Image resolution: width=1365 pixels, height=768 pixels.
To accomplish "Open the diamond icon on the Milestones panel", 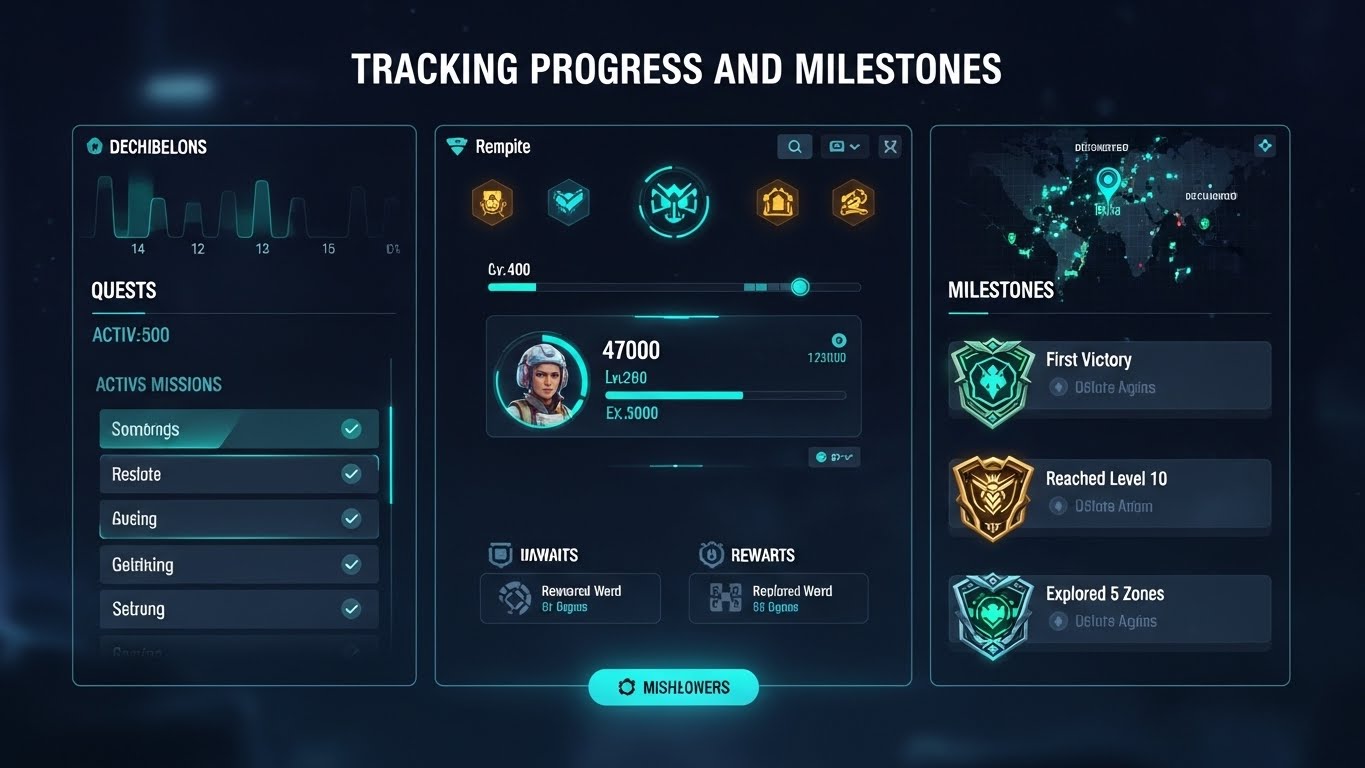I will (1264, 145).
